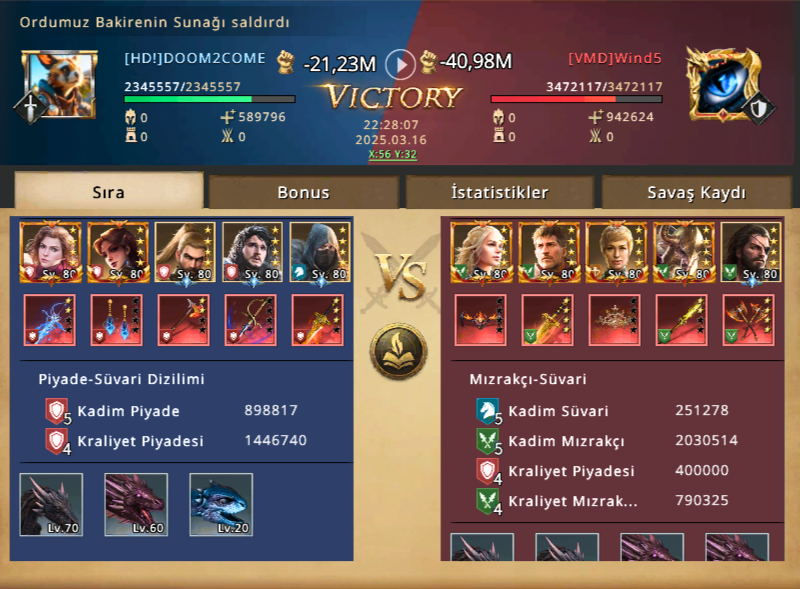
Task: Switch to the Sıra tab
Action: pos(108,192)
